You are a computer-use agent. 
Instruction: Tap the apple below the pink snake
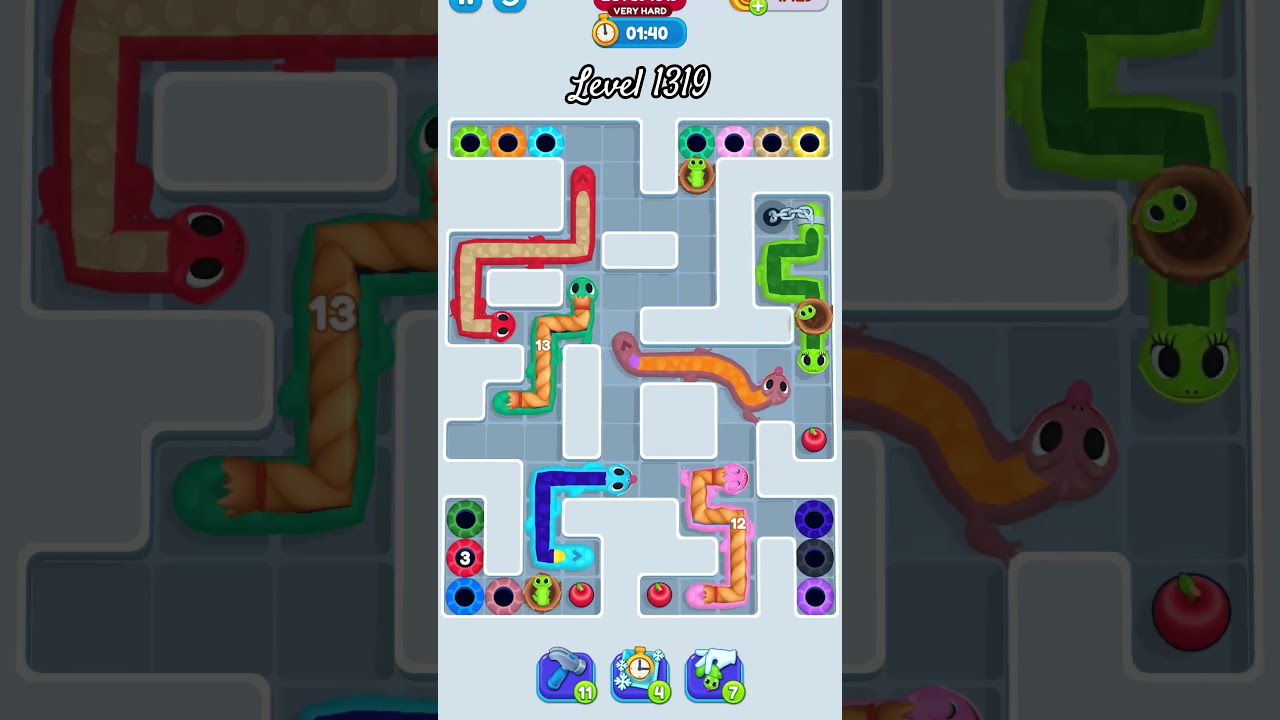tap(660, 593)
